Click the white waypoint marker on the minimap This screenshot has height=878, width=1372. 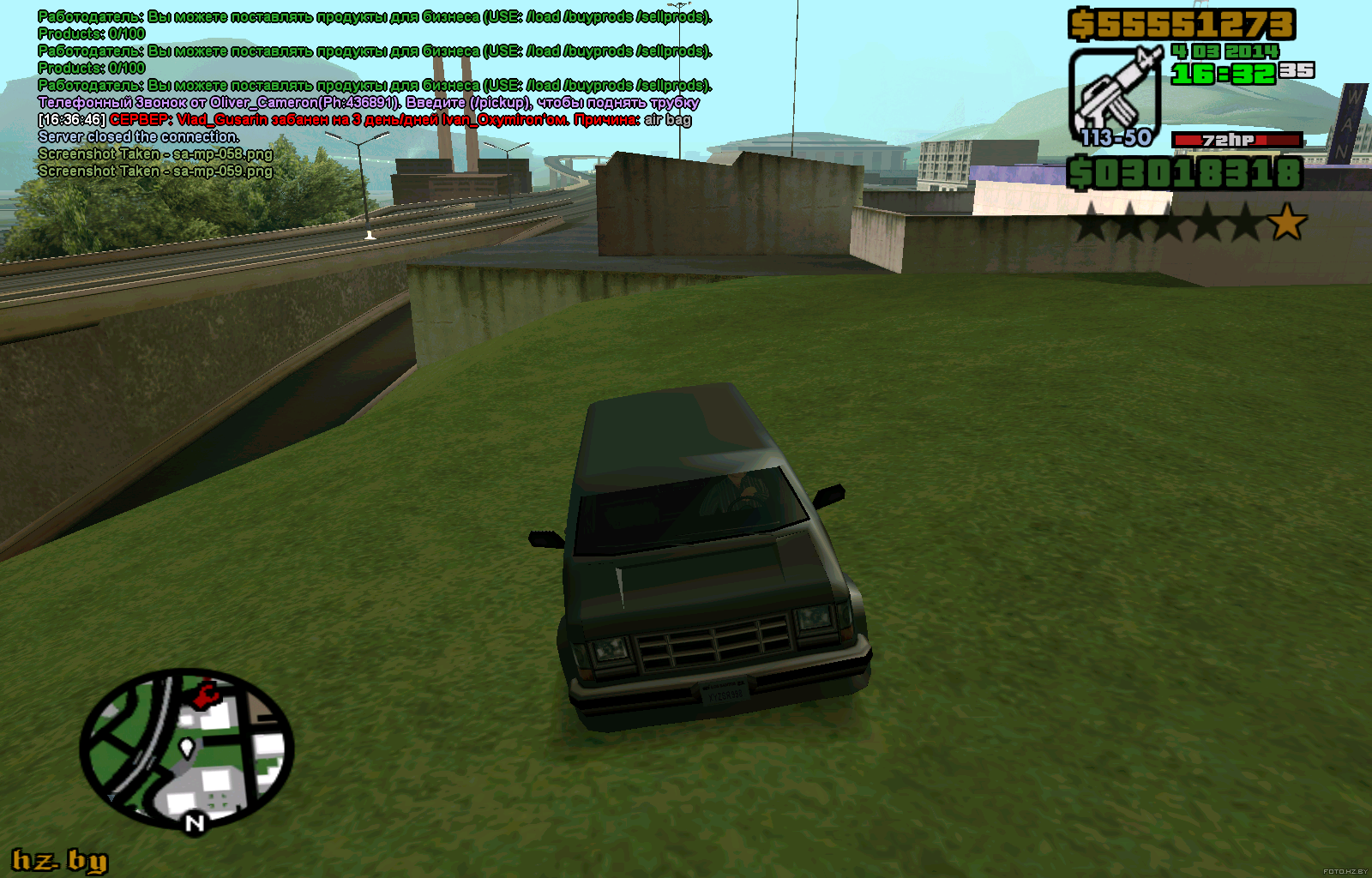pos(186,749)
